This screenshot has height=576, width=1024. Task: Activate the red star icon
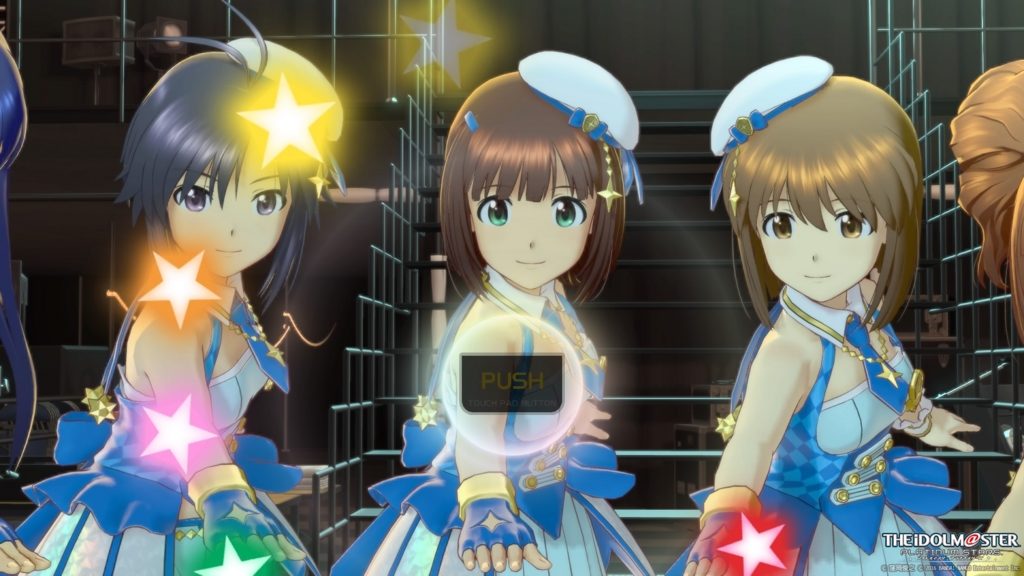(754, 545)
